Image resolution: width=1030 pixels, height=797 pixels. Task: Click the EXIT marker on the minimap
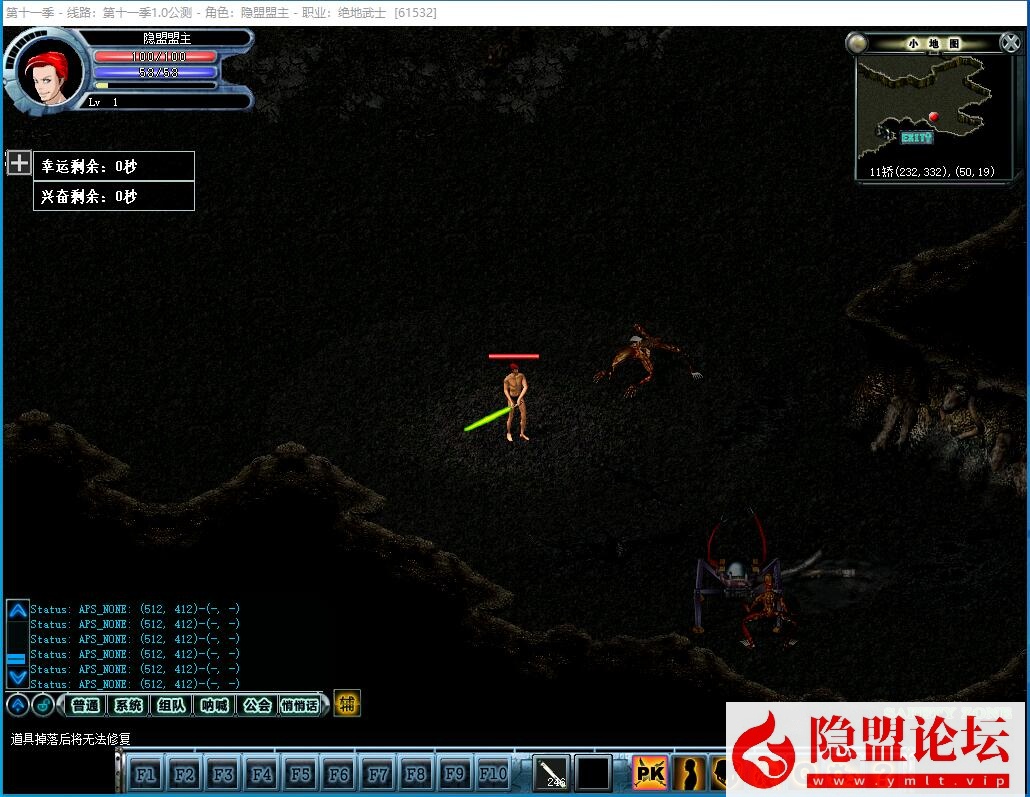coord(915,137)
